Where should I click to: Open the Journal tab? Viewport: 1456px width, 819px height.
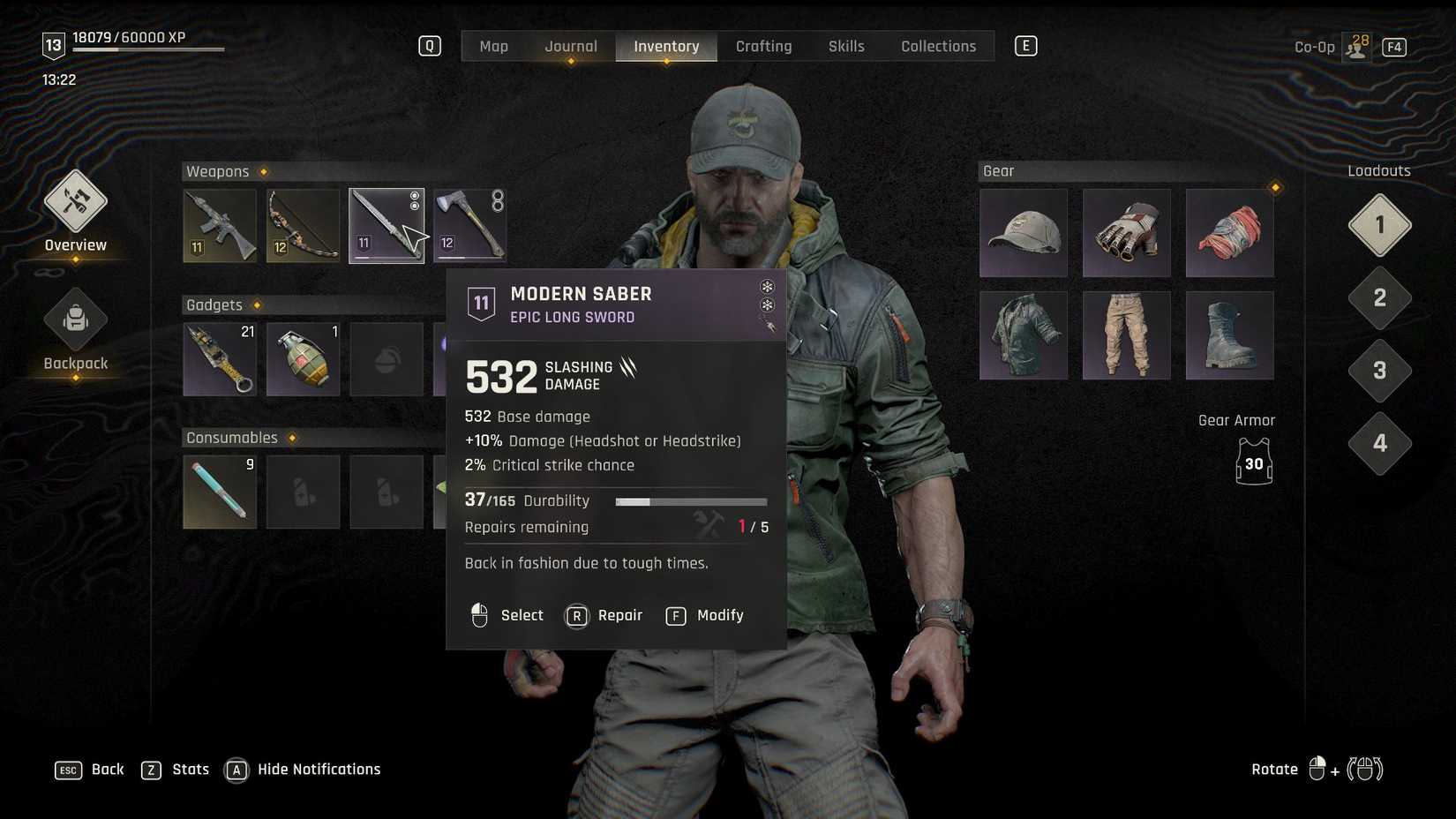click(571, 46)
